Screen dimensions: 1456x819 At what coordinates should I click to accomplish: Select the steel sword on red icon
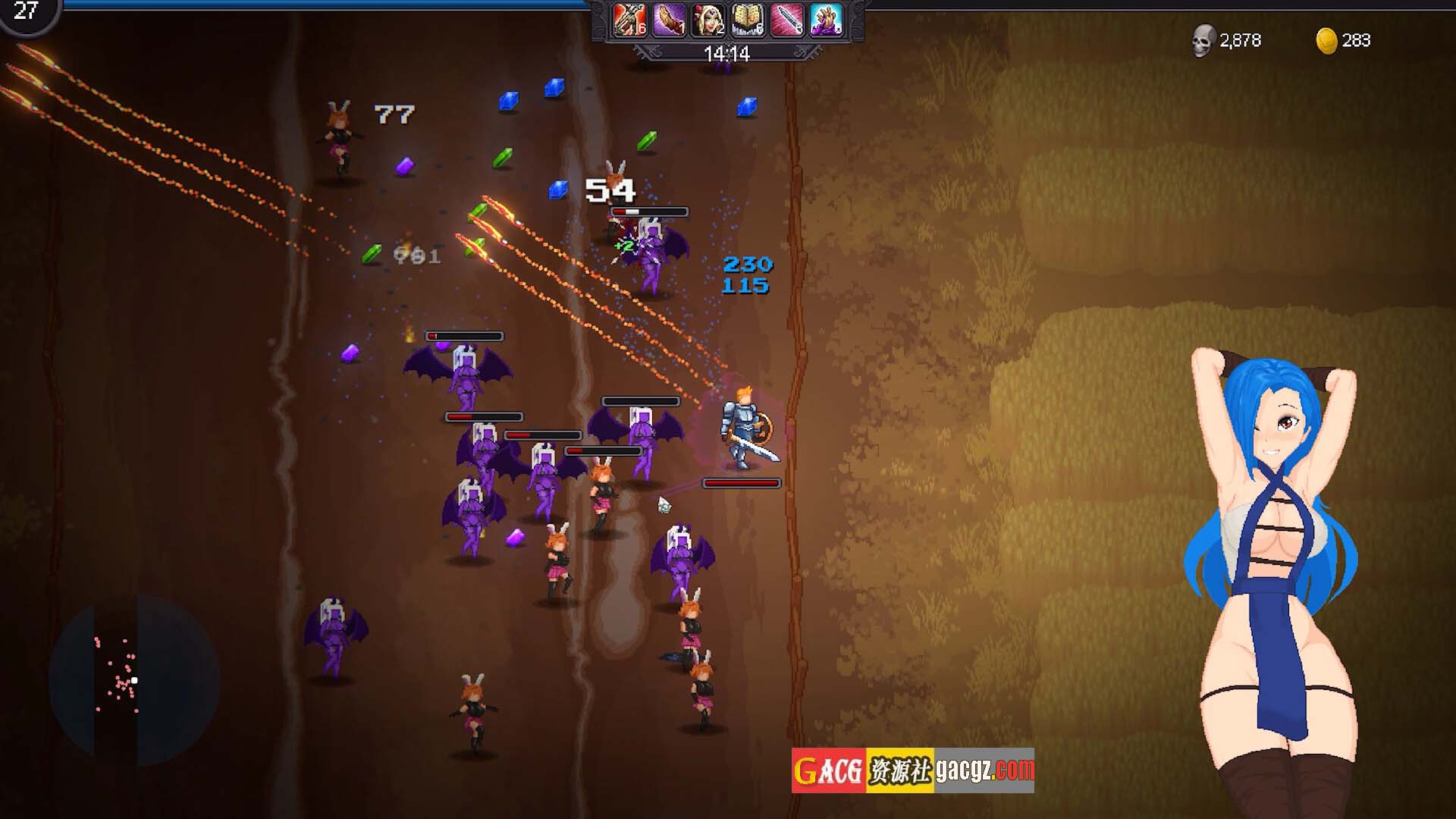(786, 20)
